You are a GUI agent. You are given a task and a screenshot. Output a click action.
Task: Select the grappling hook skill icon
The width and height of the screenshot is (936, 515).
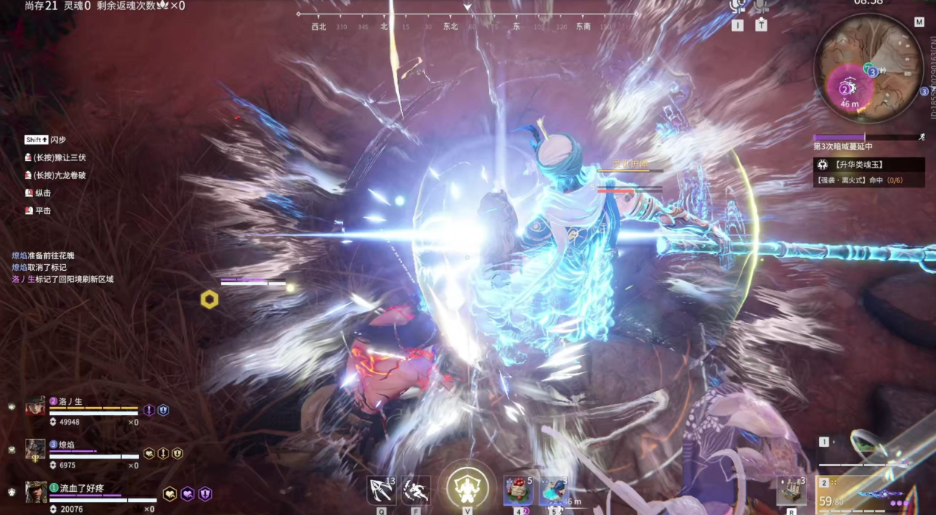point(381,489)
